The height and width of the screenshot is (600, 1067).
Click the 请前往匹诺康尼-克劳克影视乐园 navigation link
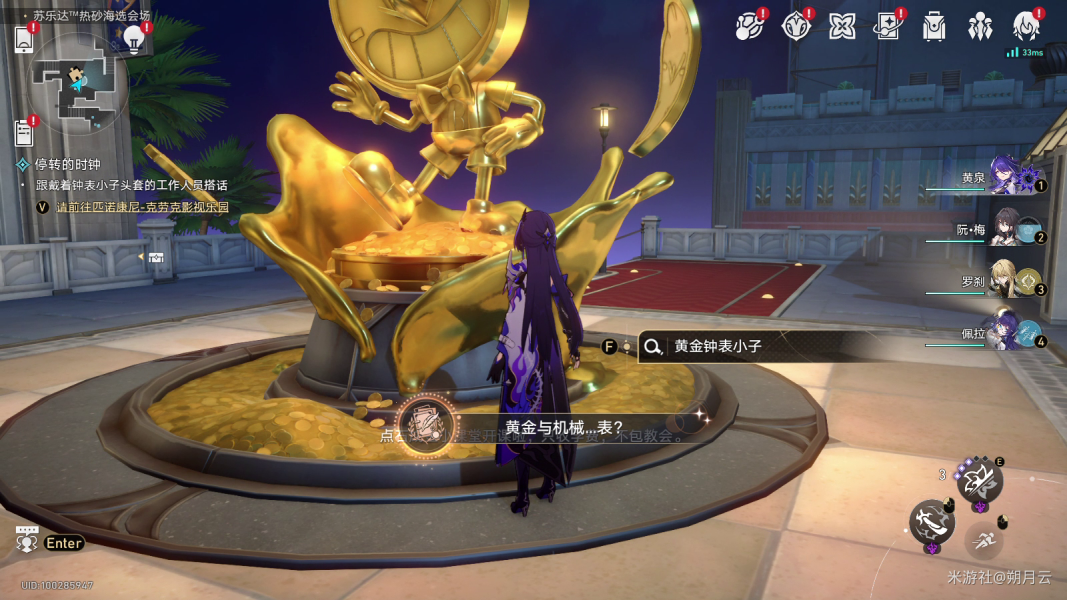[142, 207]
